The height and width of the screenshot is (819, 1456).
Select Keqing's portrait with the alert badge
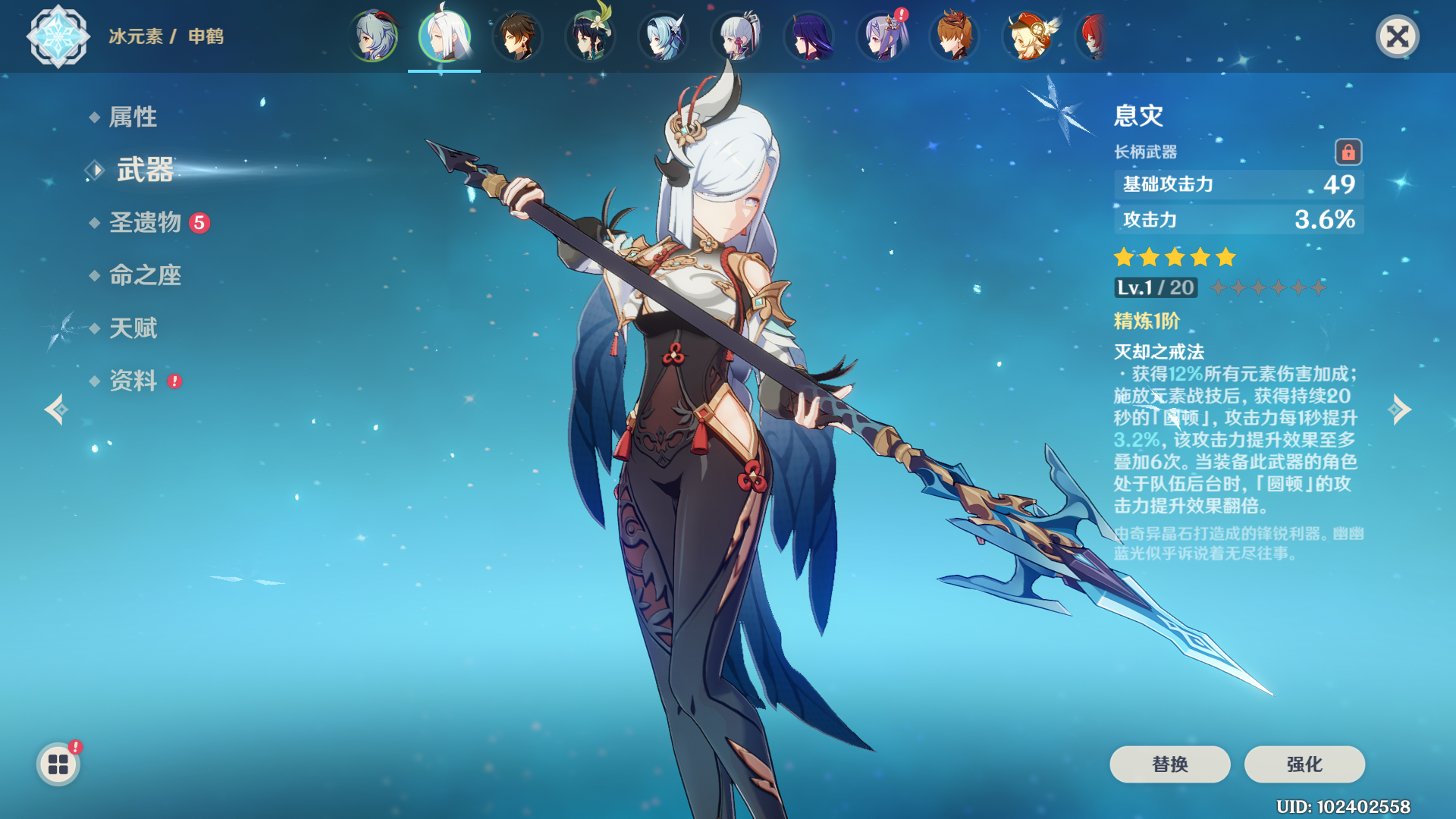tap(882, 36)
